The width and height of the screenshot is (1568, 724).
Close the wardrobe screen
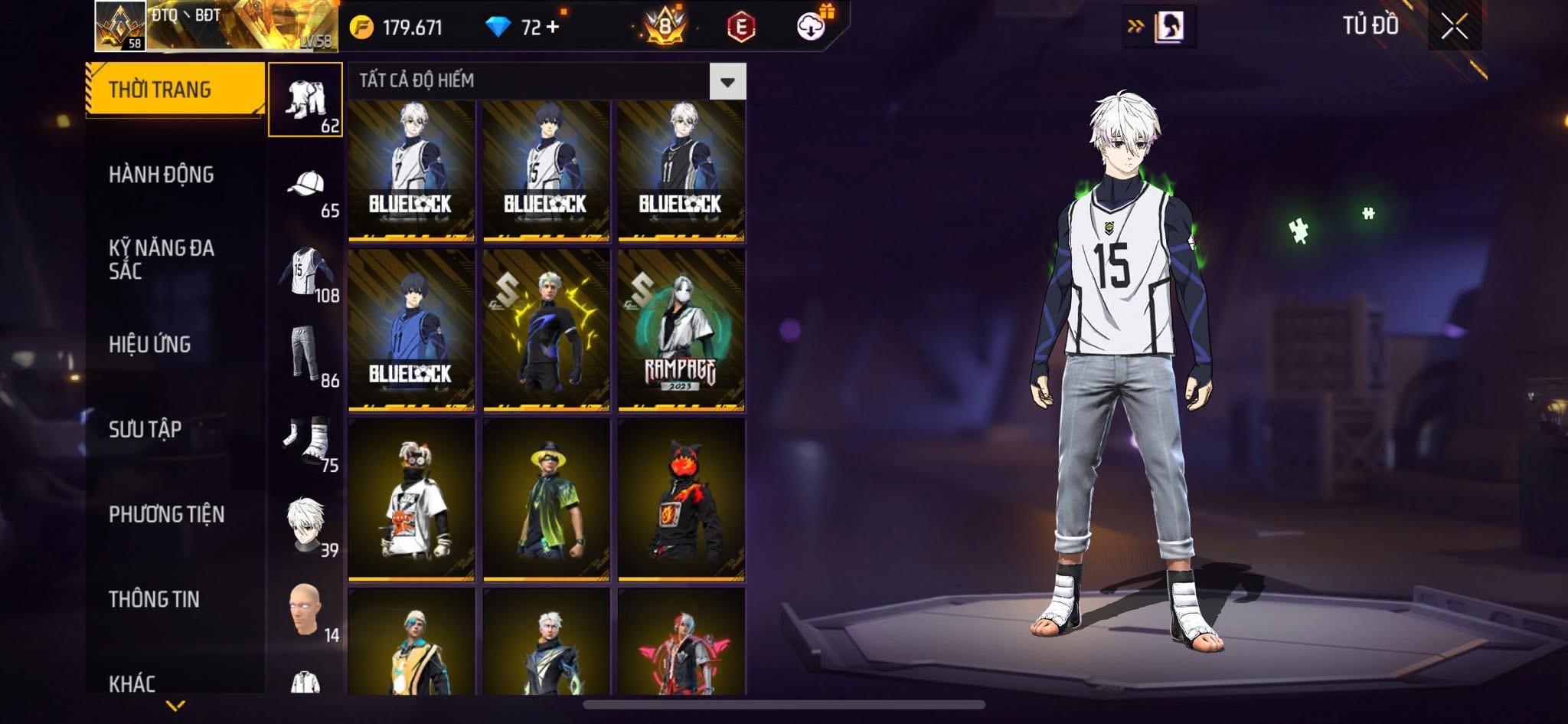[x=1454, y=28]
